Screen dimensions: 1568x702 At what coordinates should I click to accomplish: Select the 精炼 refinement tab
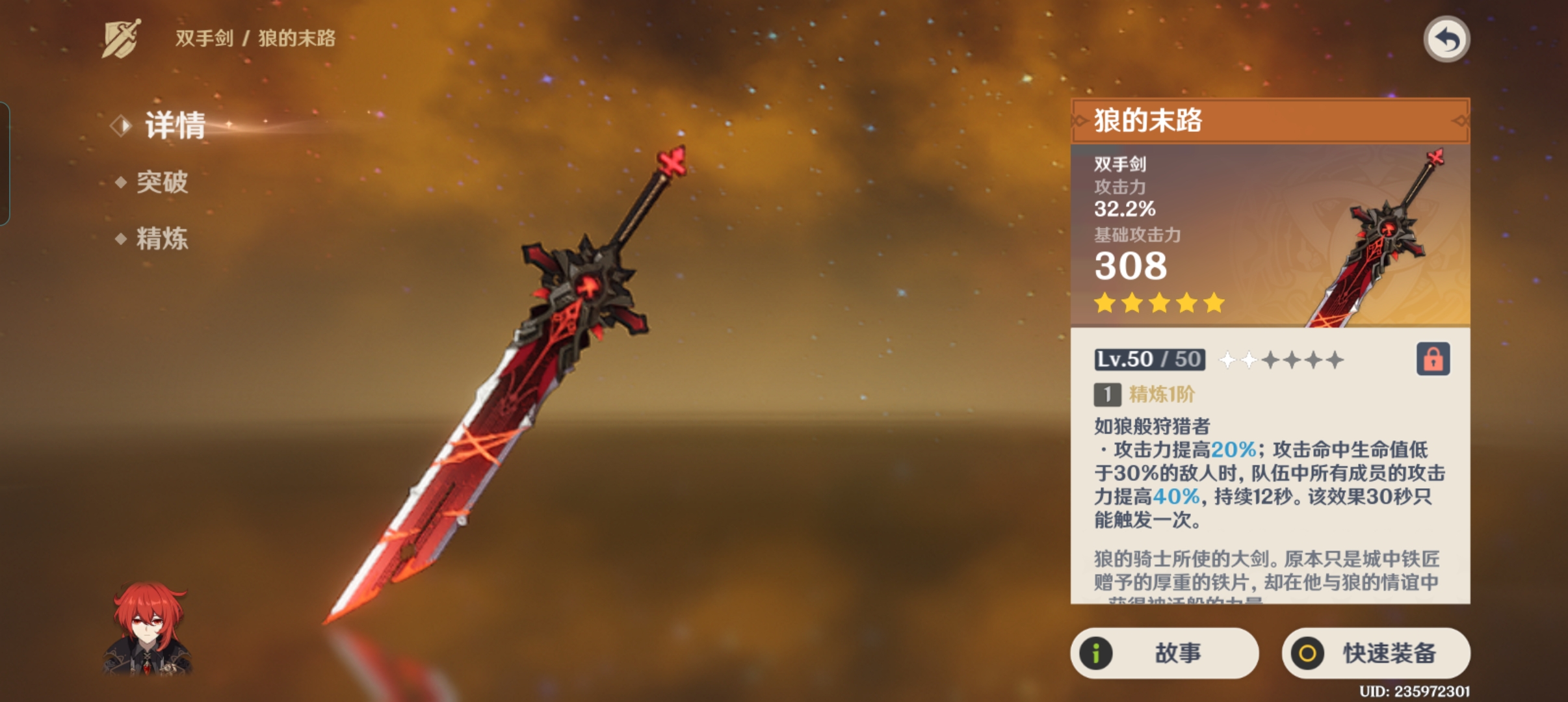[x=161, y=239]
